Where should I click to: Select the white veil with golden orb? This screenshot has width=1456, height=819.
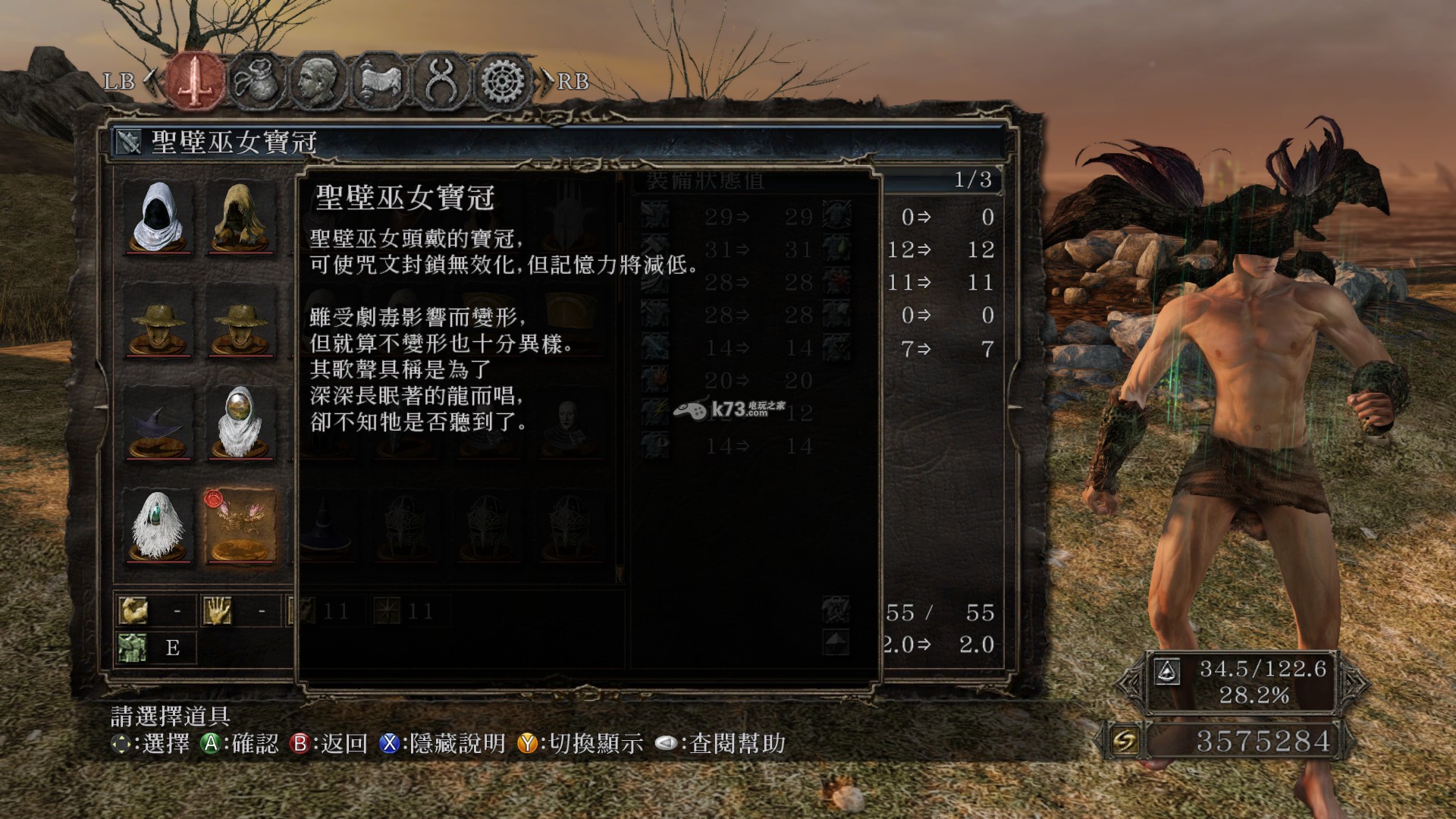[x=240, y=423]
